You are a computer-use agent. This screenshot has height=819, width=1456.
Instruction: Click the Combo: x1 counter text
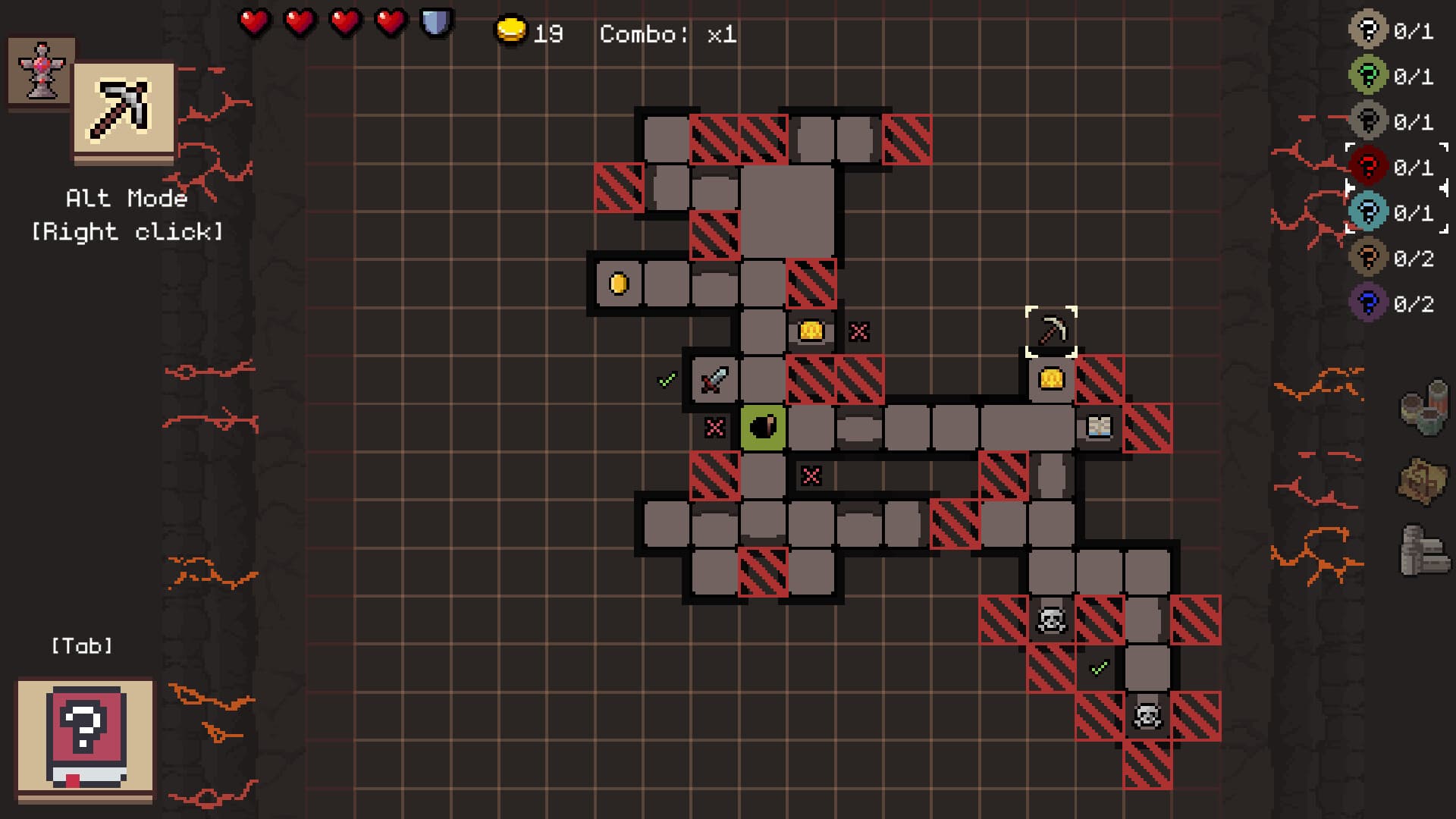[x=670, y=32]
